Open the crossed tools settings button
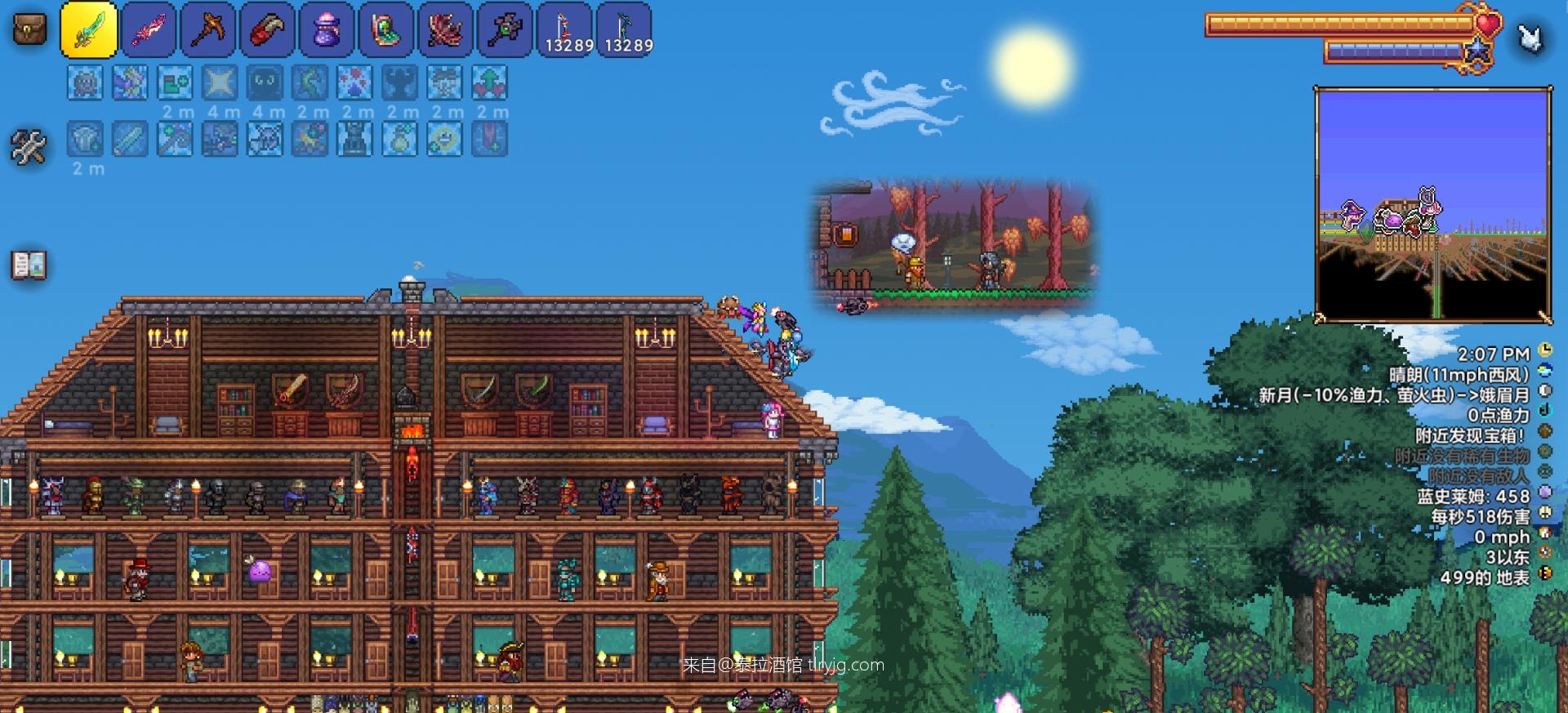Screen dimensions: 1568x713 coord(29,147)
